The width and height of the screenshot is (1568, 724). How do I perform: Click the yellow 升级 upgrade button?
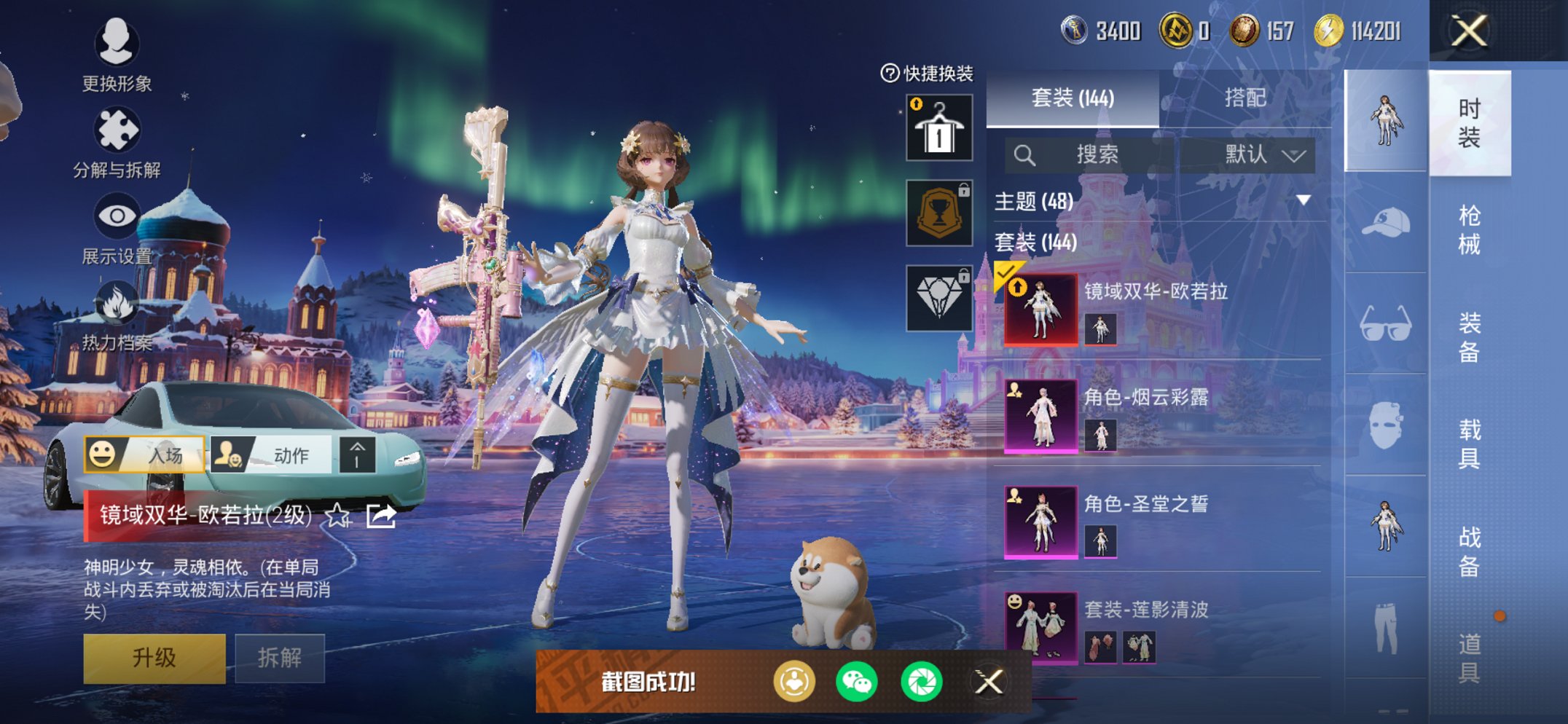(154, 658)
